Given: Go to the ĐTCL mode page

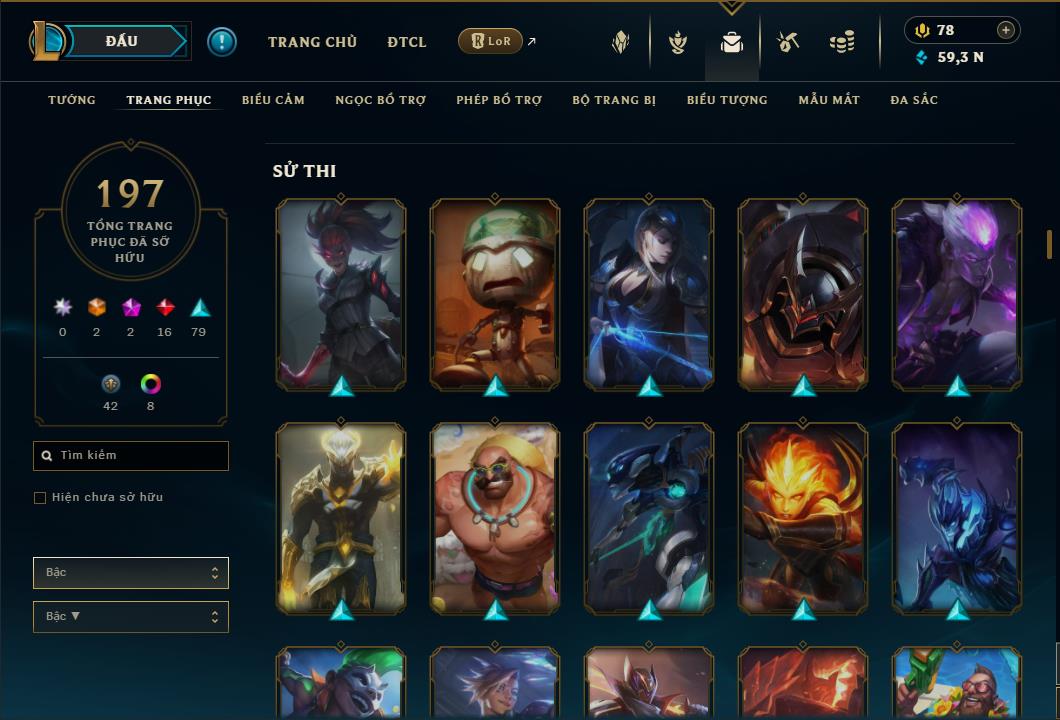Looking at the screenshot, I should click(407, 42).
